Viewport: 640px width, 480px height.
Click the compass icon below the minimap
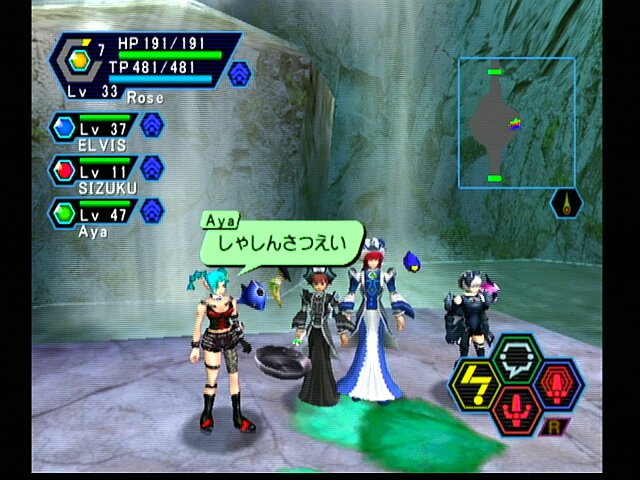(567, 203)
